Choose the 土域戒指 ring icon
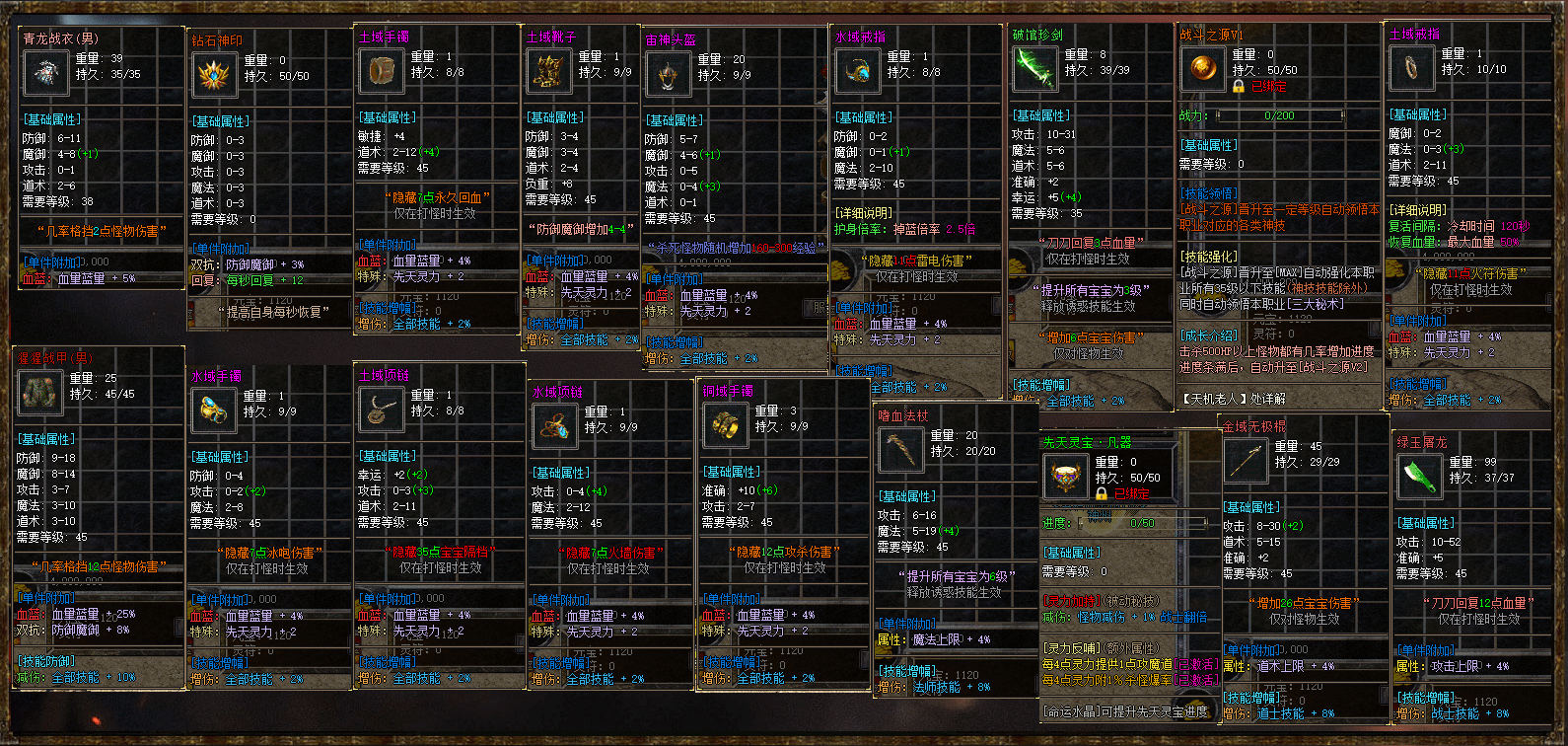 pyautogui.click(x=1411, y=68)
